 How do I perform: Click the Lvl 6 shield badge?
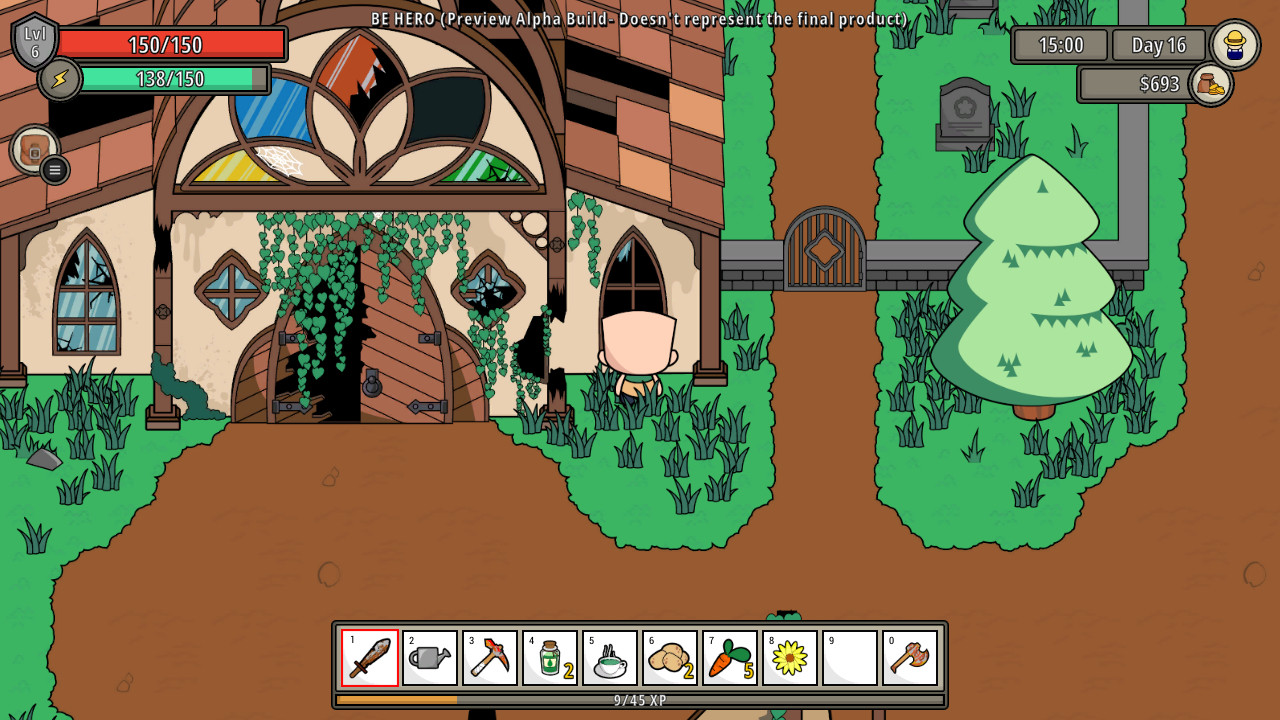34,42
